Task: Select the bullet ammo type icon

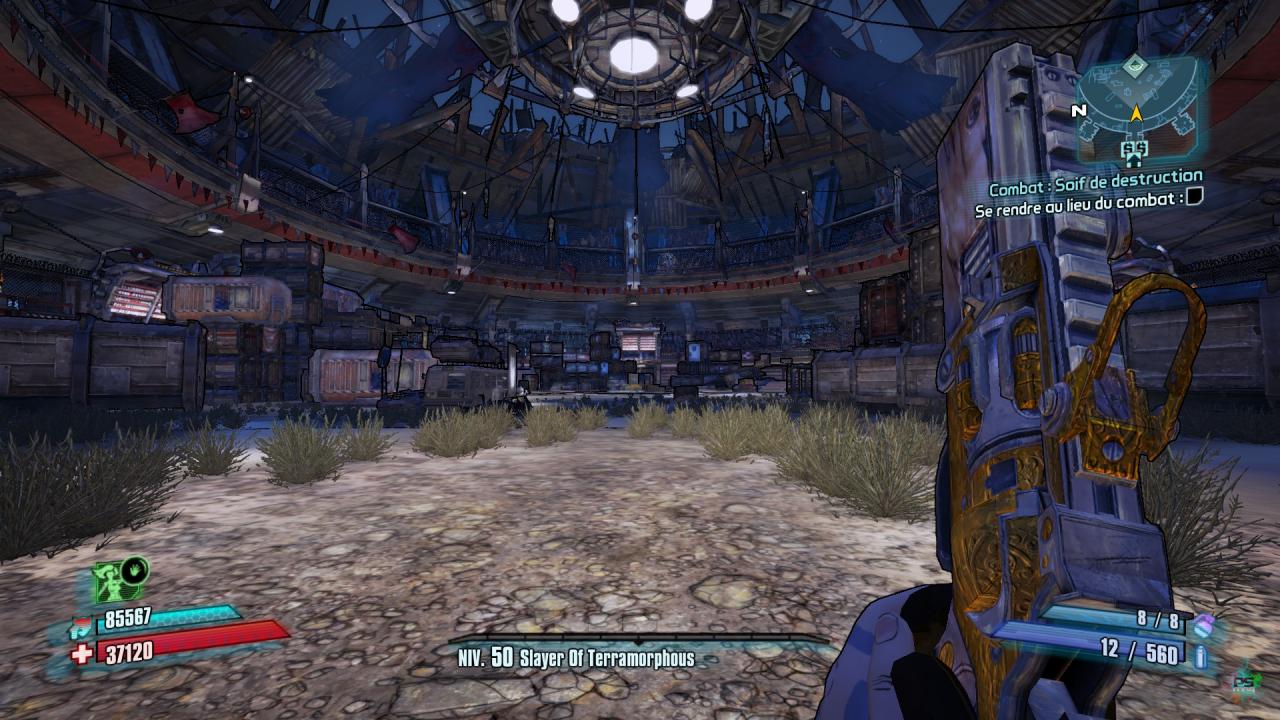Action: pyautogui.click(x=1200, y=656)
